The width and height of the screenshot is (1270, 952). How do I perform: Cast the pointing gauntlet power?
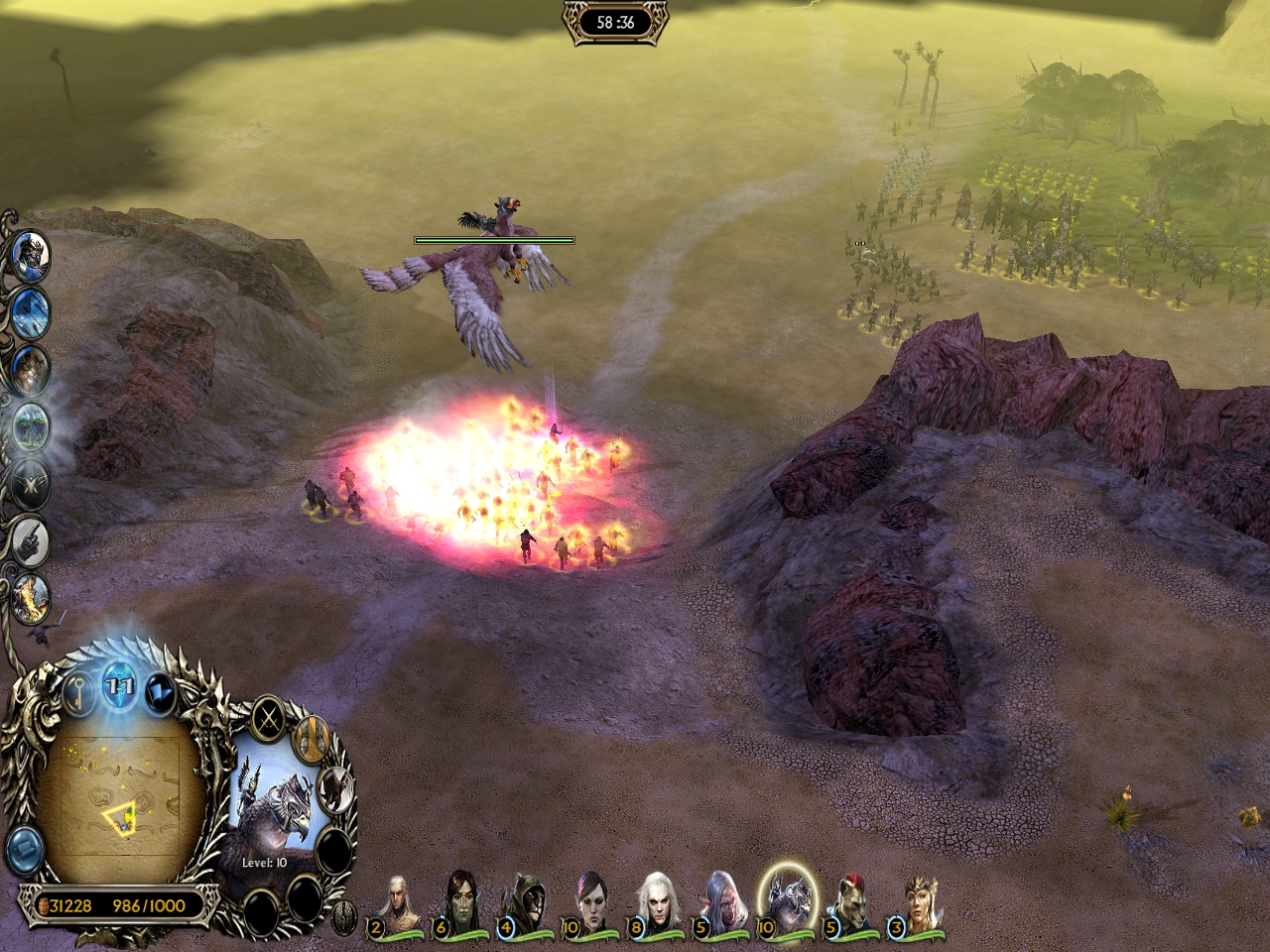click(31, 539)
